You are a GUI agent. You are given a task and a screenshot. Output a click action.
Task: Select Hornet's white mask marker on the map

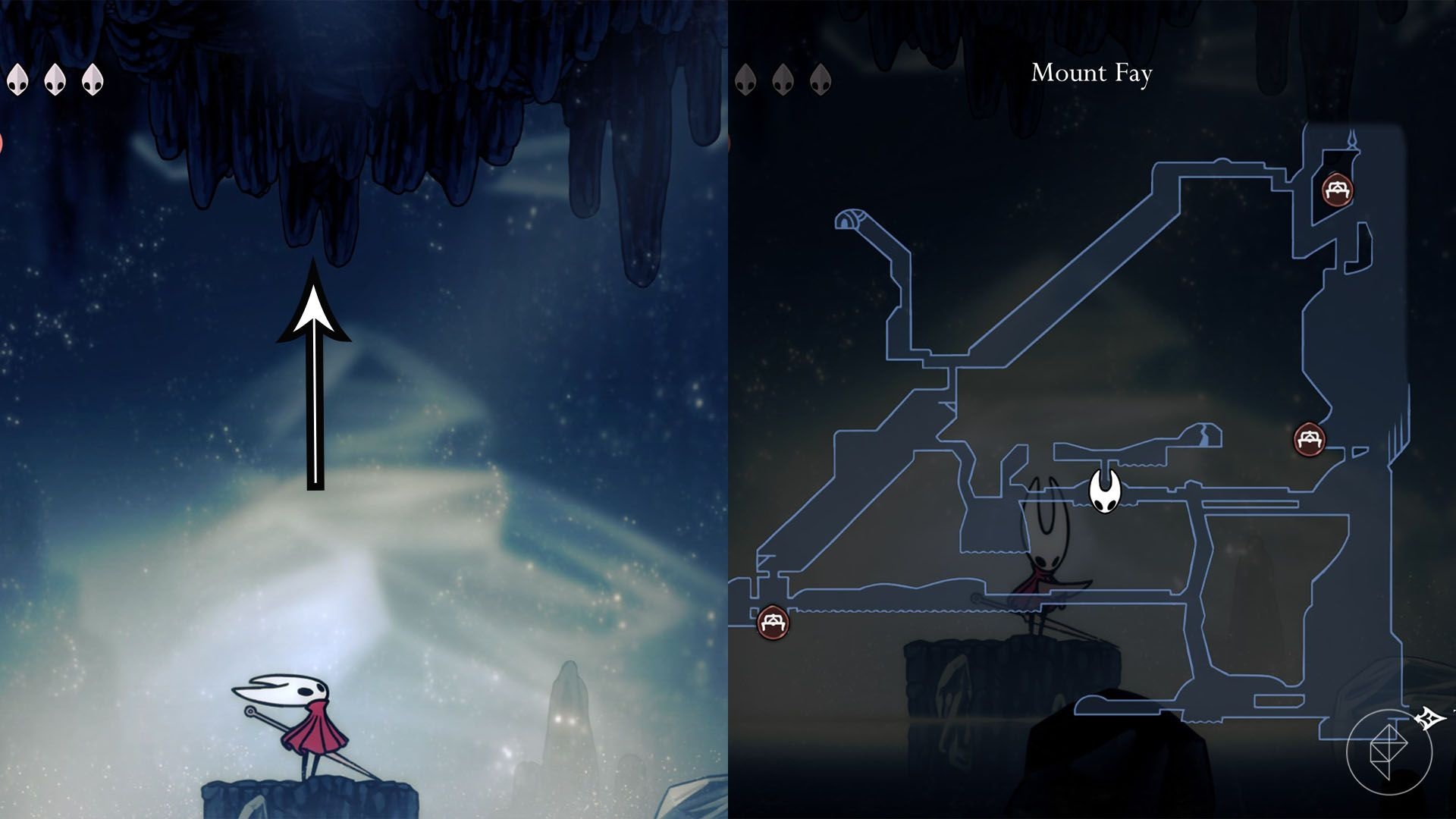tap(1105, 491)
